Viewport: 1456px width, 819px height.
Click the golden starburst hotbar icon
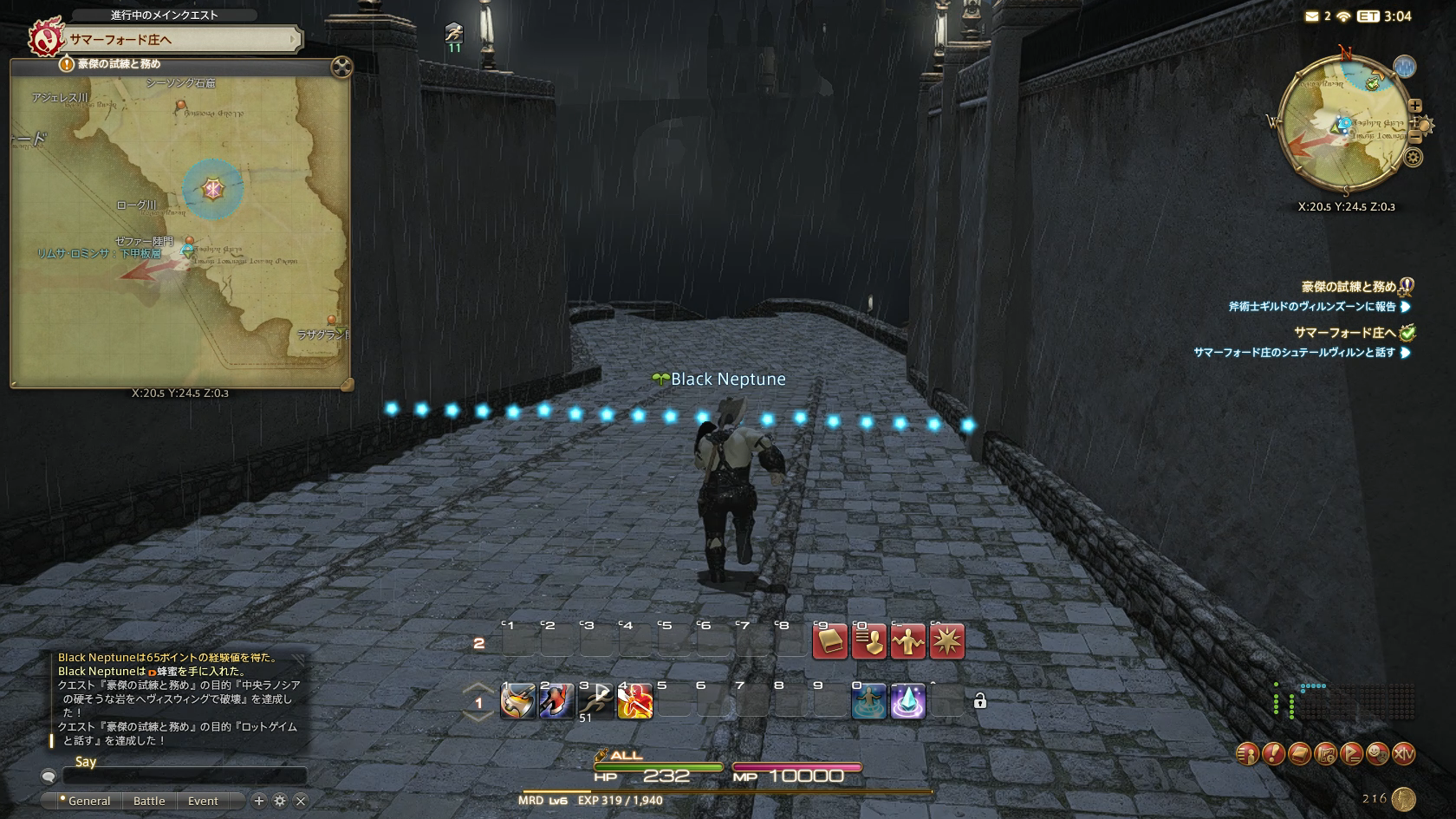[x=946, y=641]
